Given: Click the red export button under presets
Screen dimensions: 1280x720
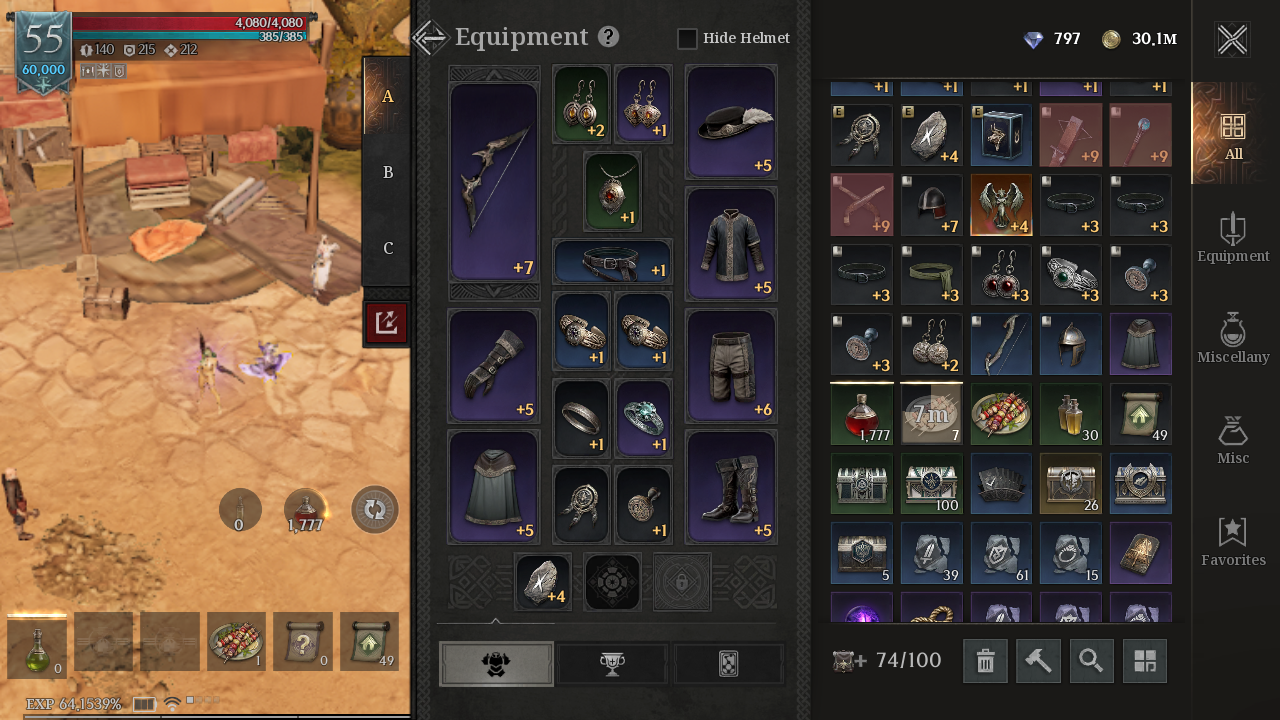Looking at the screenshot, I should [x=386, y=323].
